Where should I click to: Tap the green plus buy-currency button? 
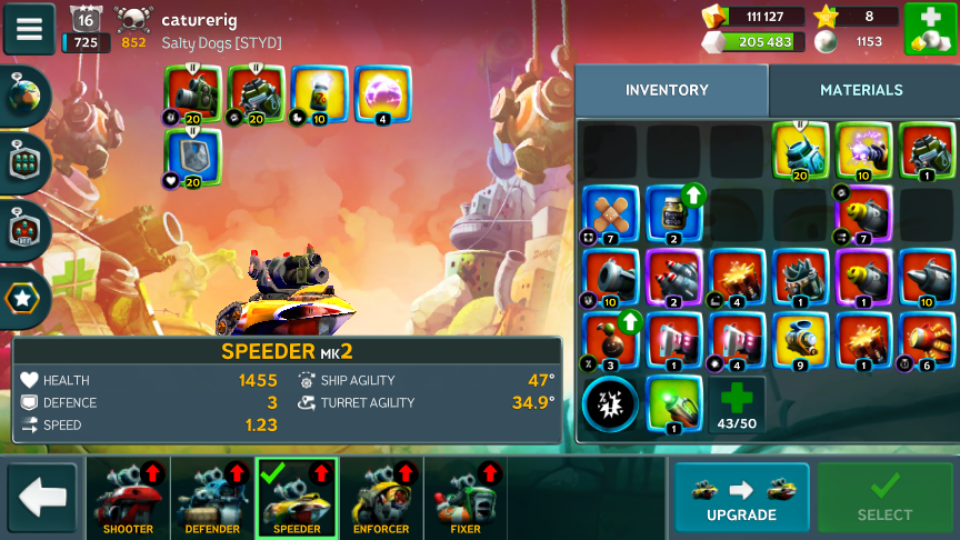tap(930, 29)
